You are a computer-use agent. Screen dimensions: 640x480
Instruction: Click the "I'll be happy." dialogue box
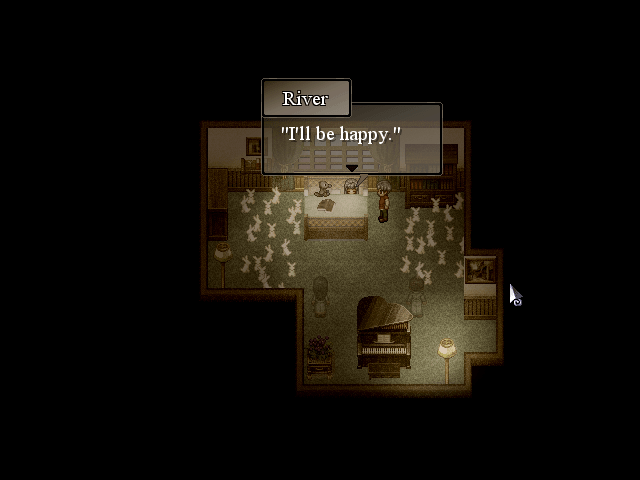click(x=352, y=138)
